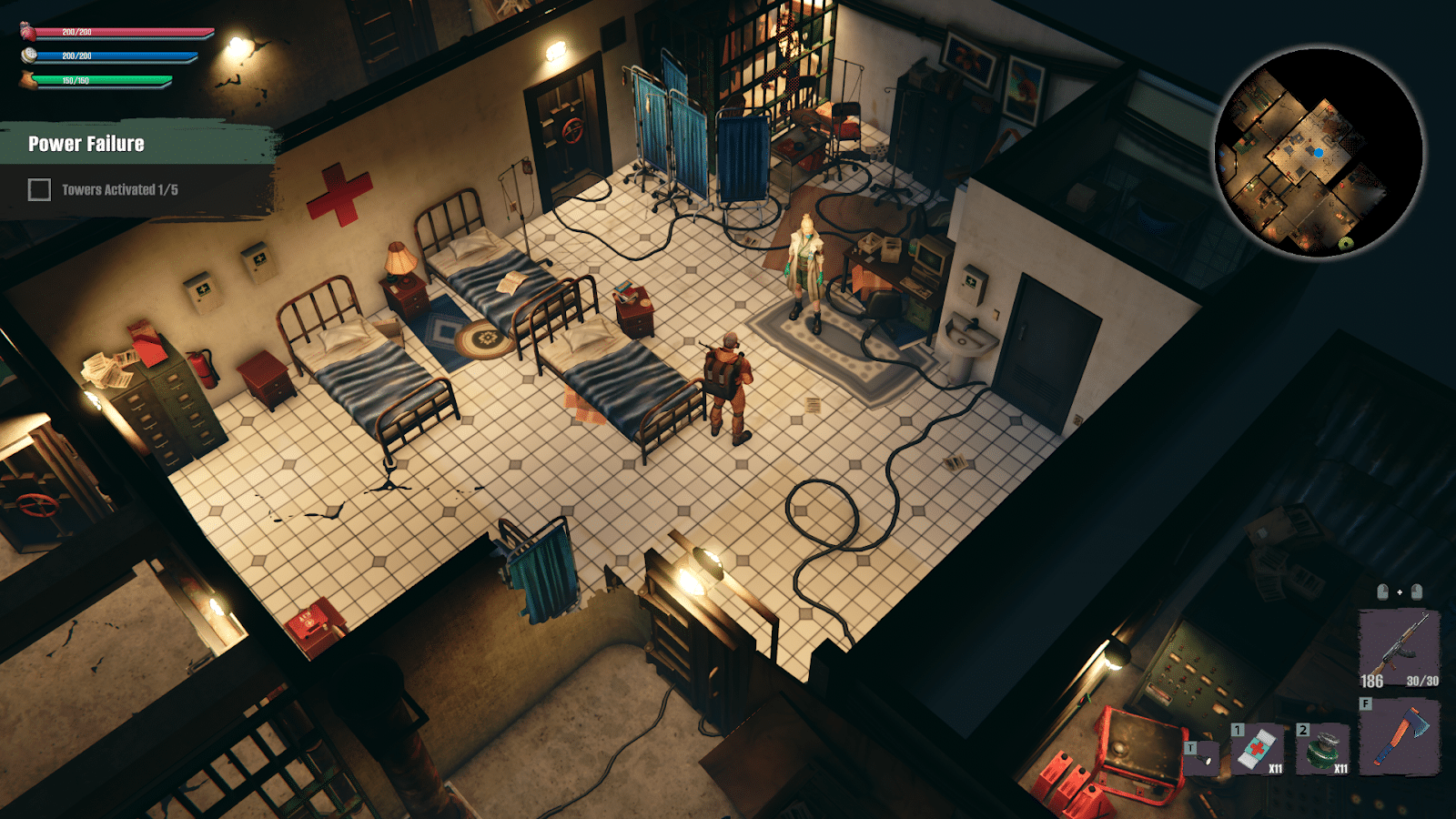Click the left mouse button icon above the rifle
Viewport: 1456px width, 819px height.
[x=1383, y=591]
